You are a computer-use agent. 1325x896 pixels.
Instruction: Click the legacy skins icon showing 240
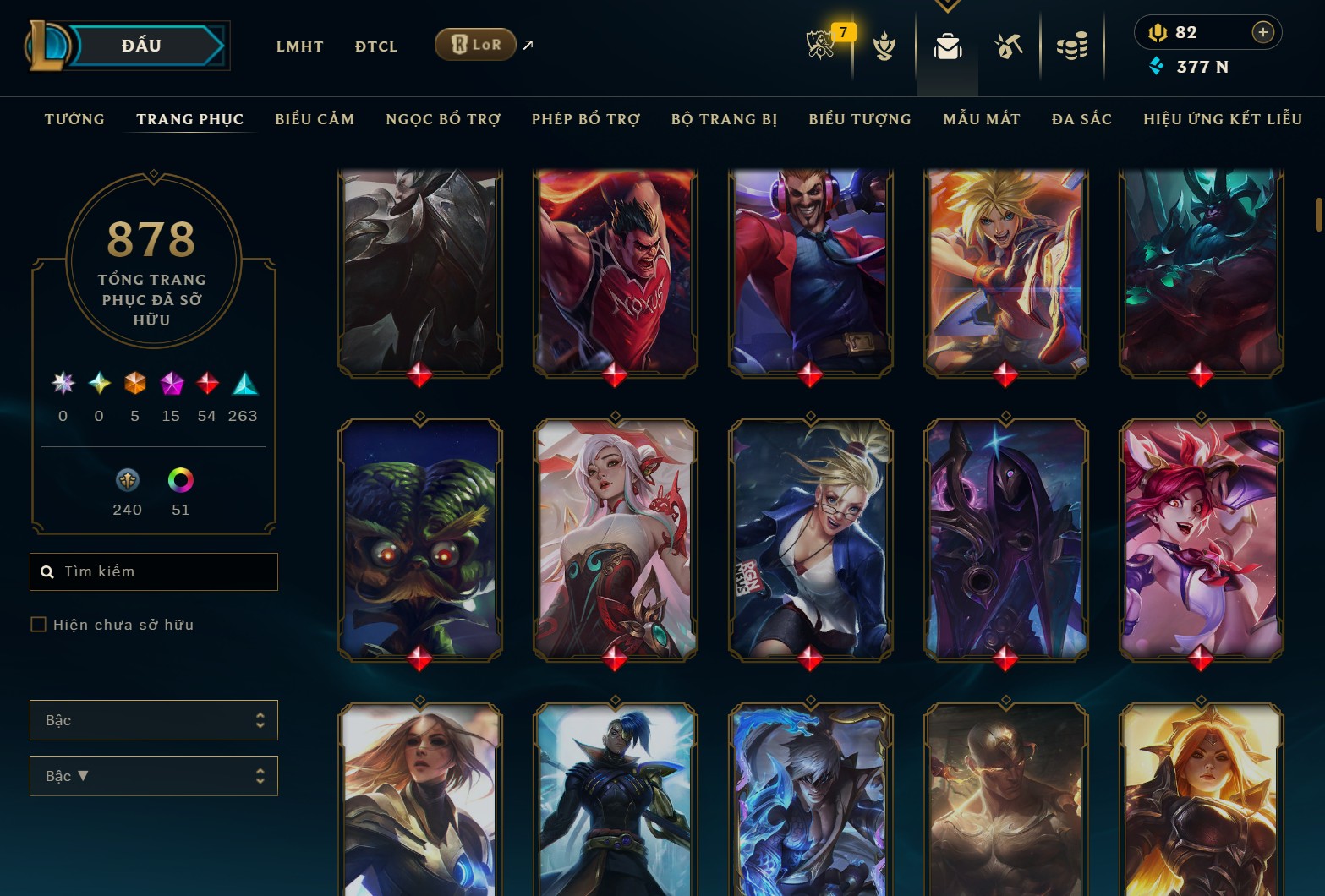pyautogui.click(x=127, y=480)
